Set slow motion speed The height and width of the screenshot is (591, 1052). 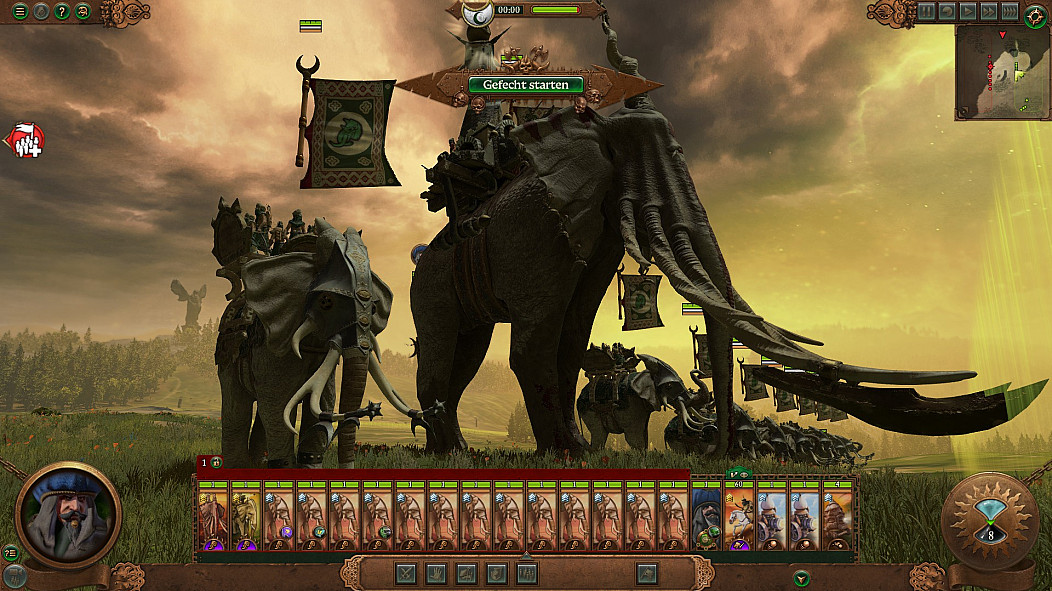pos(947,11)
